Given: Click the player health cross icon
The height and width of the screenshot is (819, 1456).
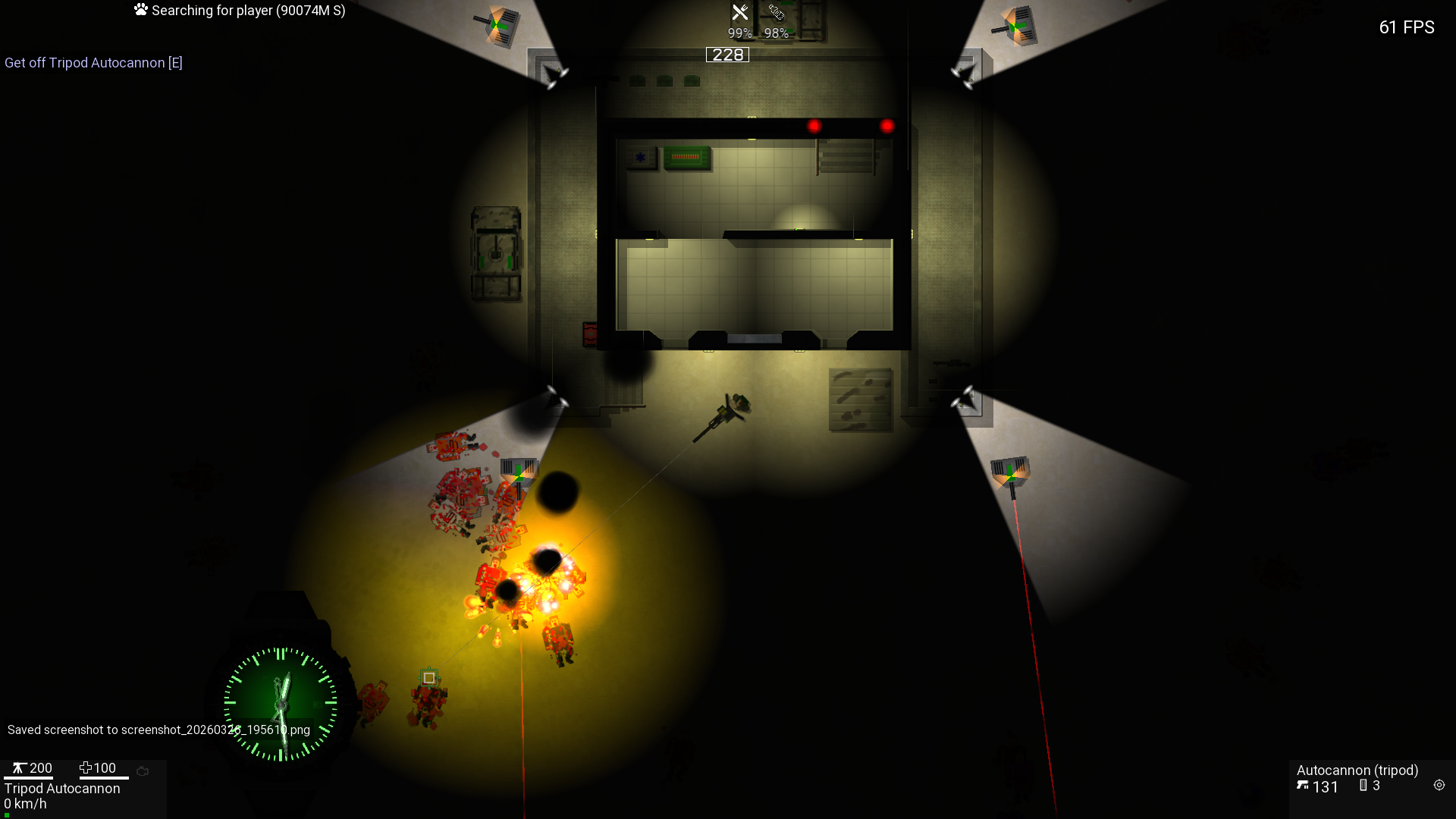Looking at the screenshot, I should pyautogui.click(x=85, y=768).
